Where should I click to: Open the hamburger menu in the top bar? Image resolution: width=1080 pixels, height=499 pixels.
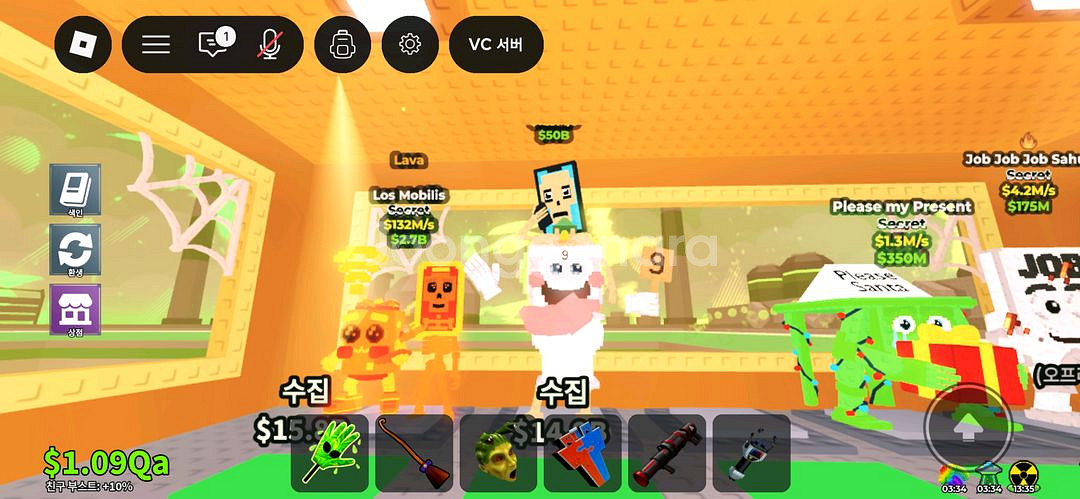(x=156, y=44)
